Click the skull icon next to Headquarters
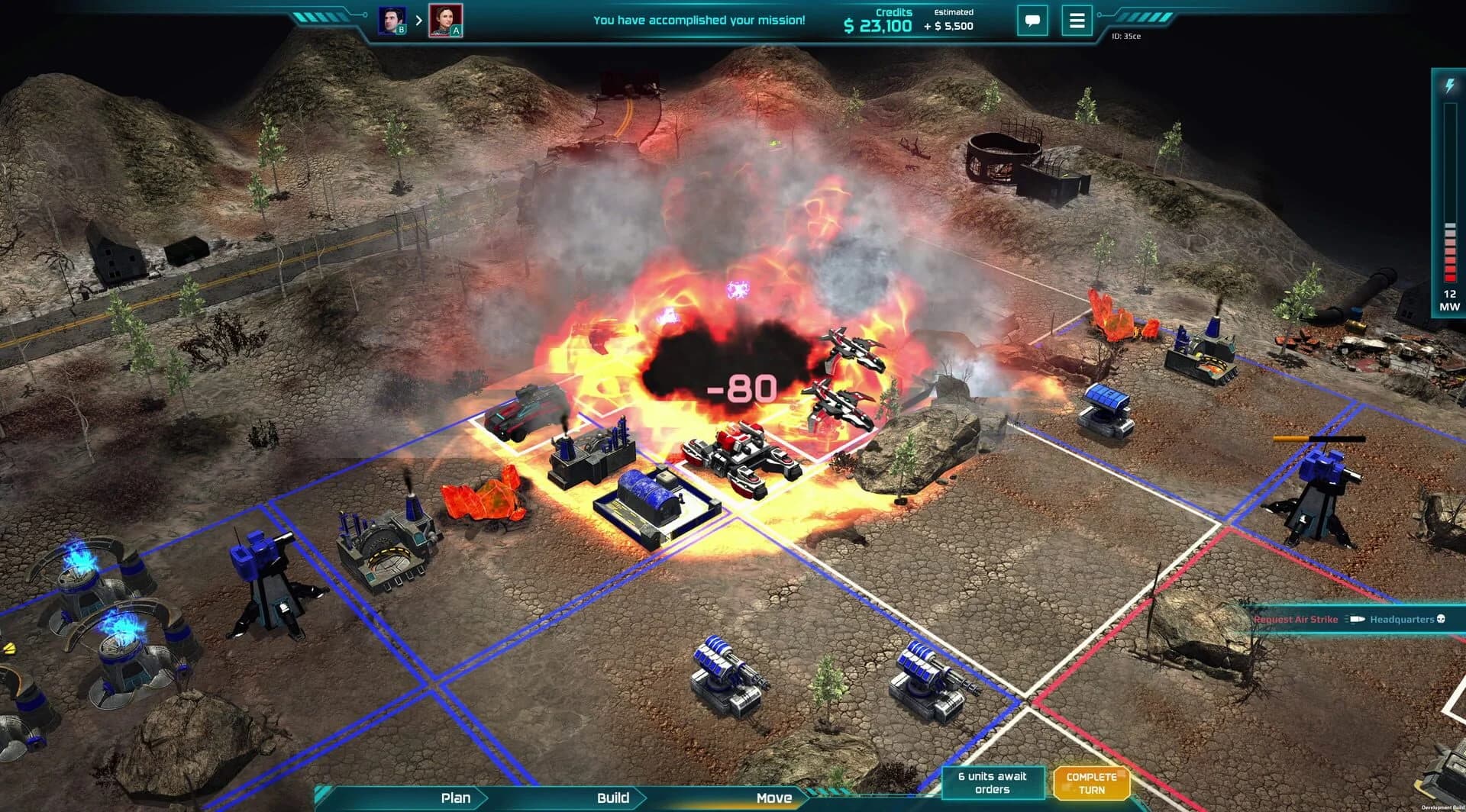This screenshot has width=1466, height=812. 1441,619
